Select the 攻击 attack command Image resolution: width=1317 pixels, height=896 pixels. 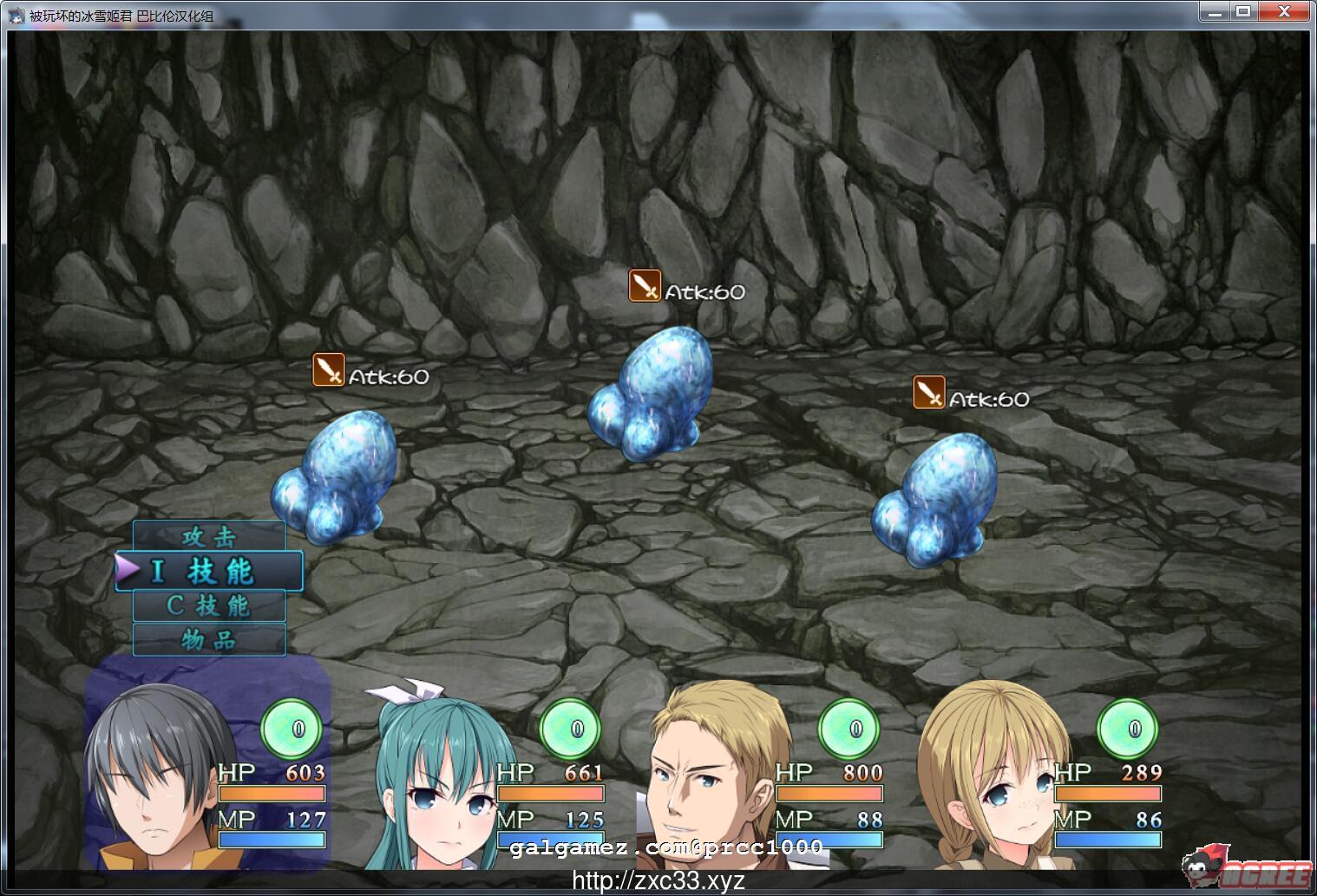(208, 537)
